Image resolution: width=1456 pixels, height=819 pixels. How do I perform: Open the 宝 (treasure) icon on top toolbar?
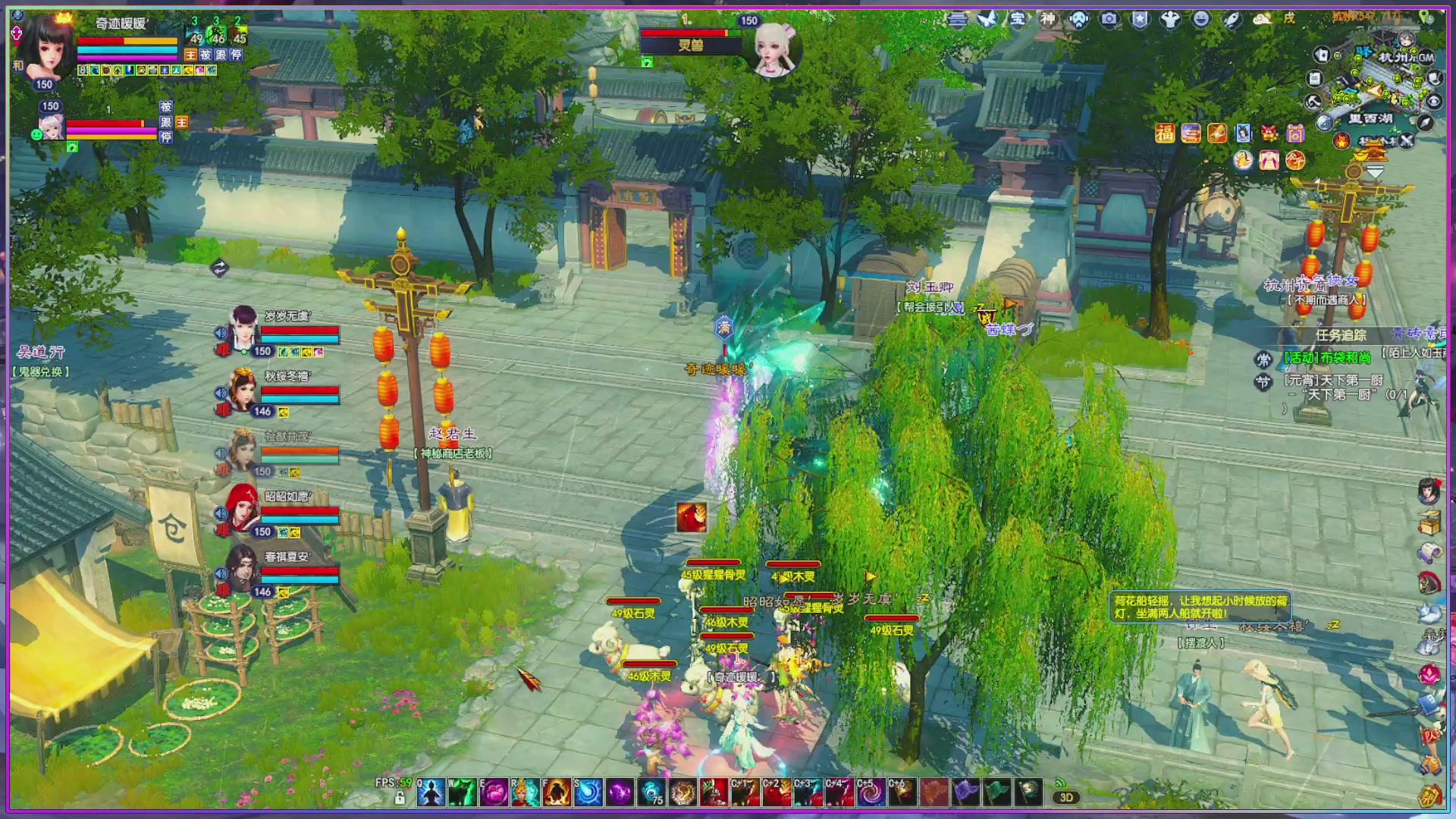click(x=1016, y=18)
